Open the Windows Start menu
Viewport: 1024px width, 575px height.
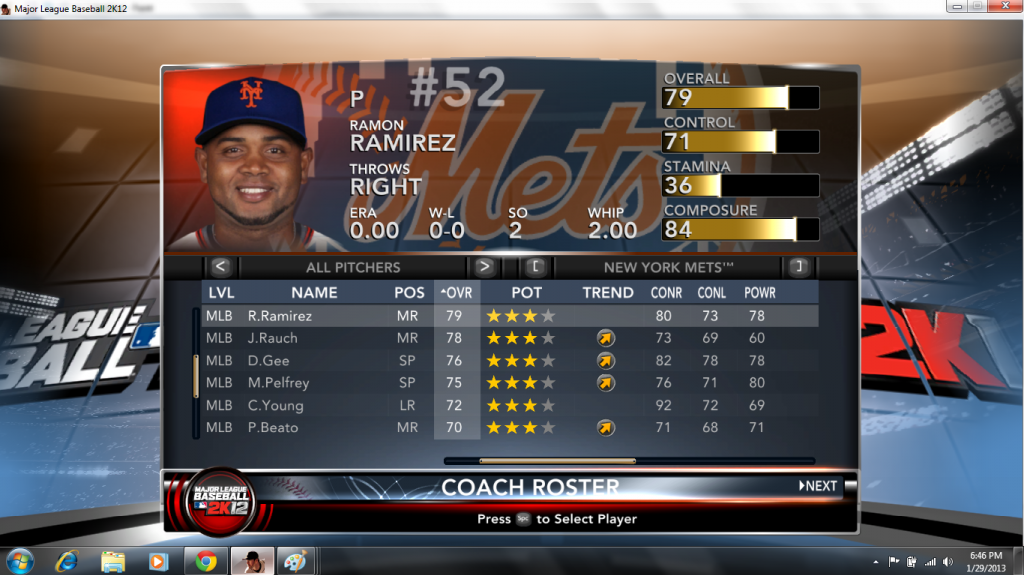point(20,560)
